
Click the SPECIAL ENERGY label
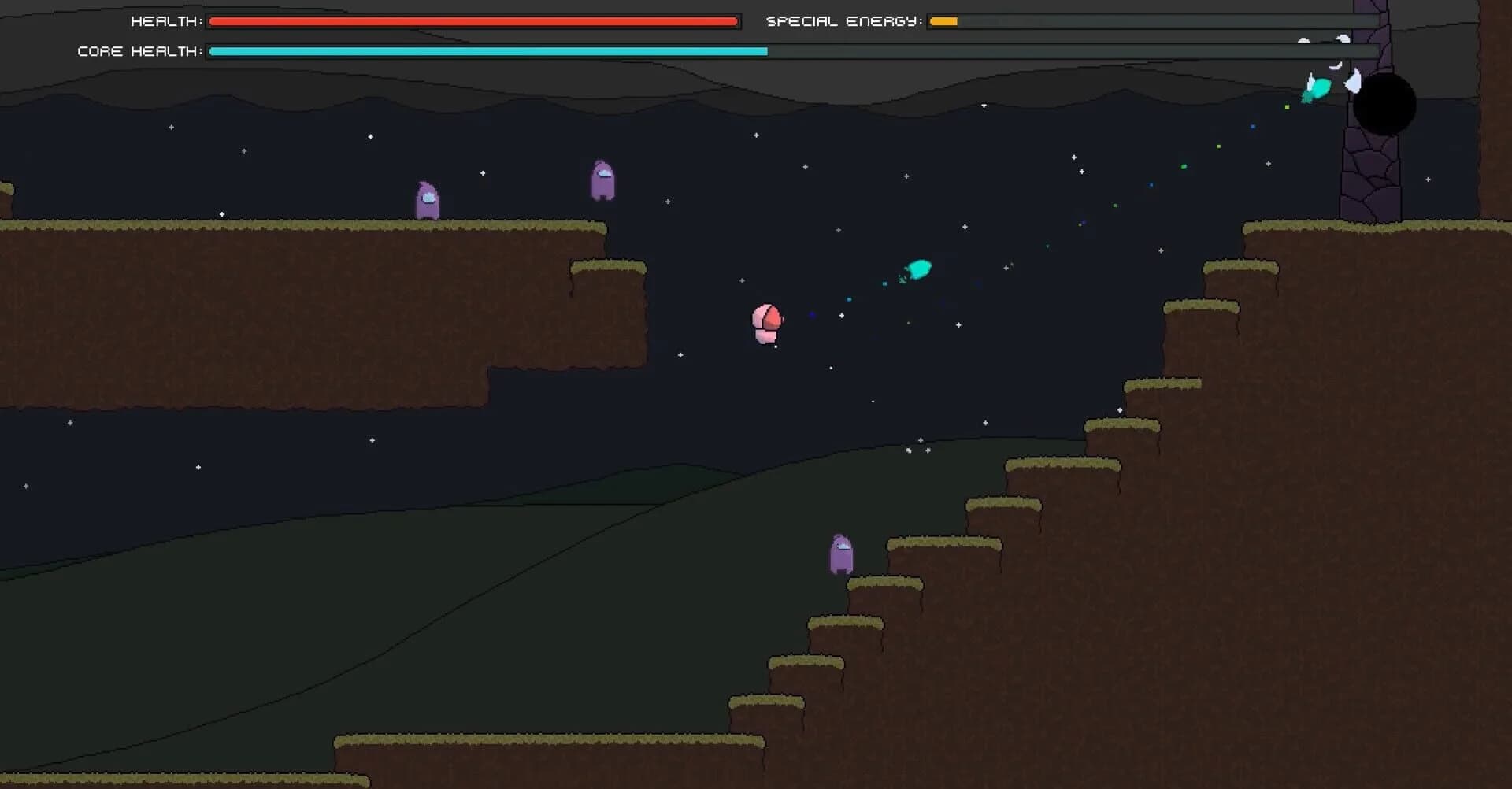(843, 21)
